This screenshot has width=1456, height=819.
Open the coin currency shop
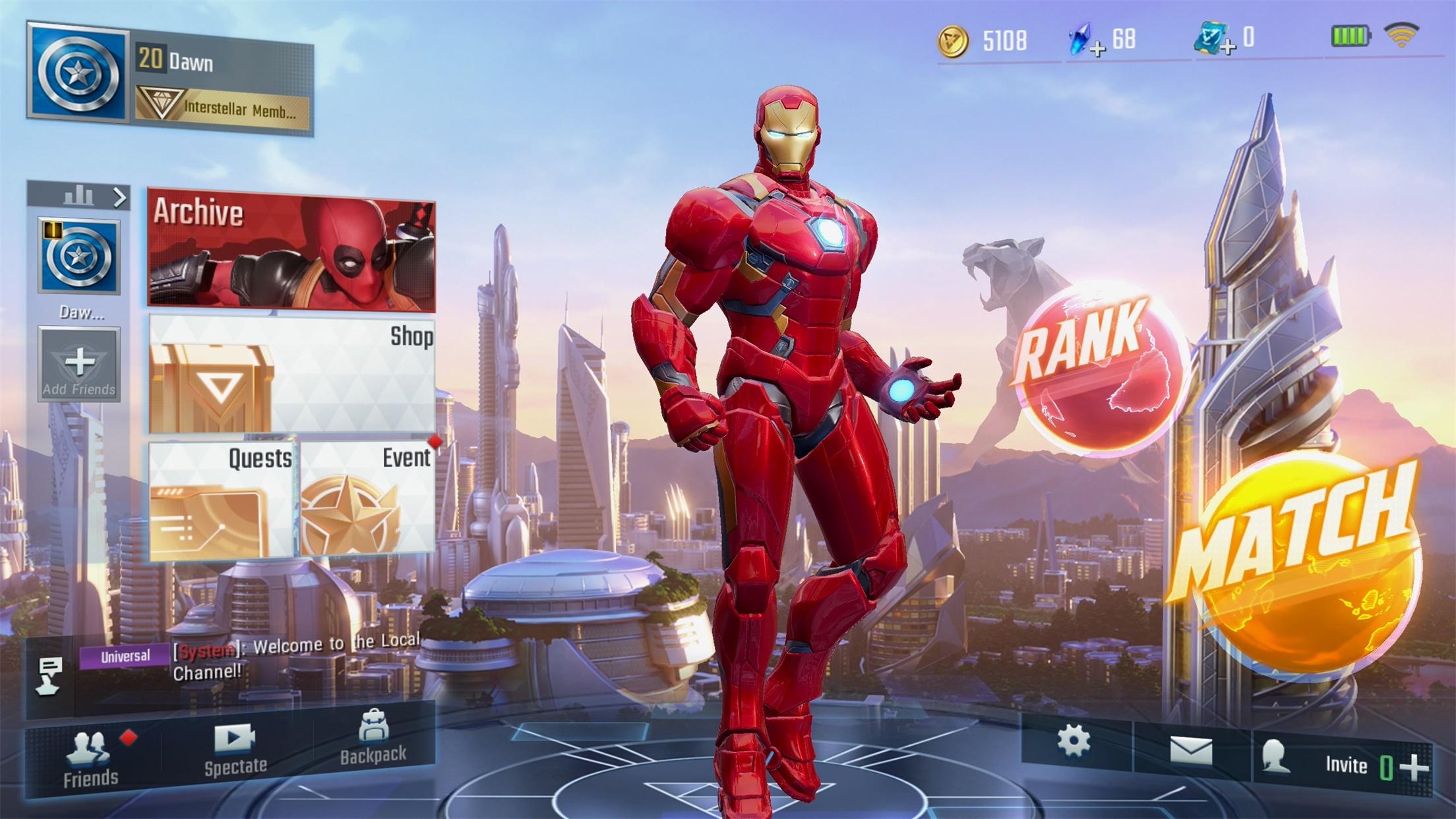[x=953, y=40]
